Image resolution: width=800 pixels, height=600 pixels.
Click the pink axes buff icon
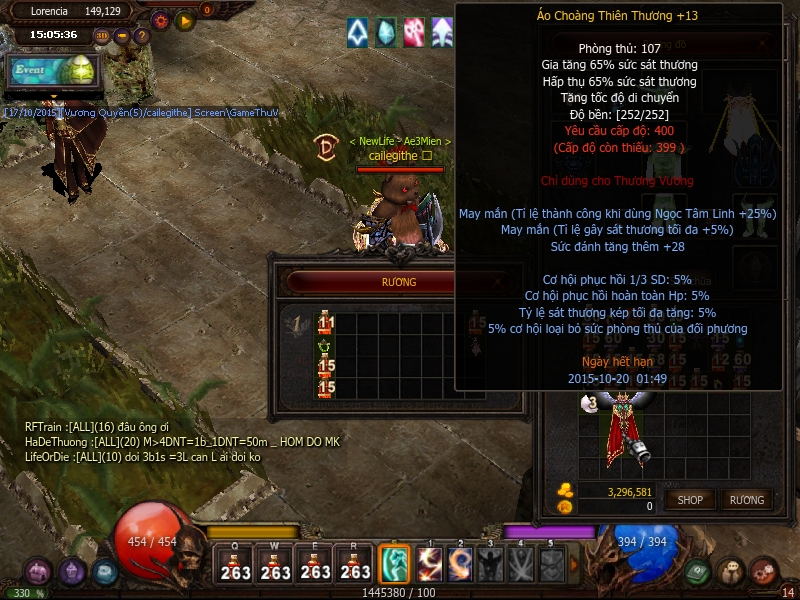(414, 33)
